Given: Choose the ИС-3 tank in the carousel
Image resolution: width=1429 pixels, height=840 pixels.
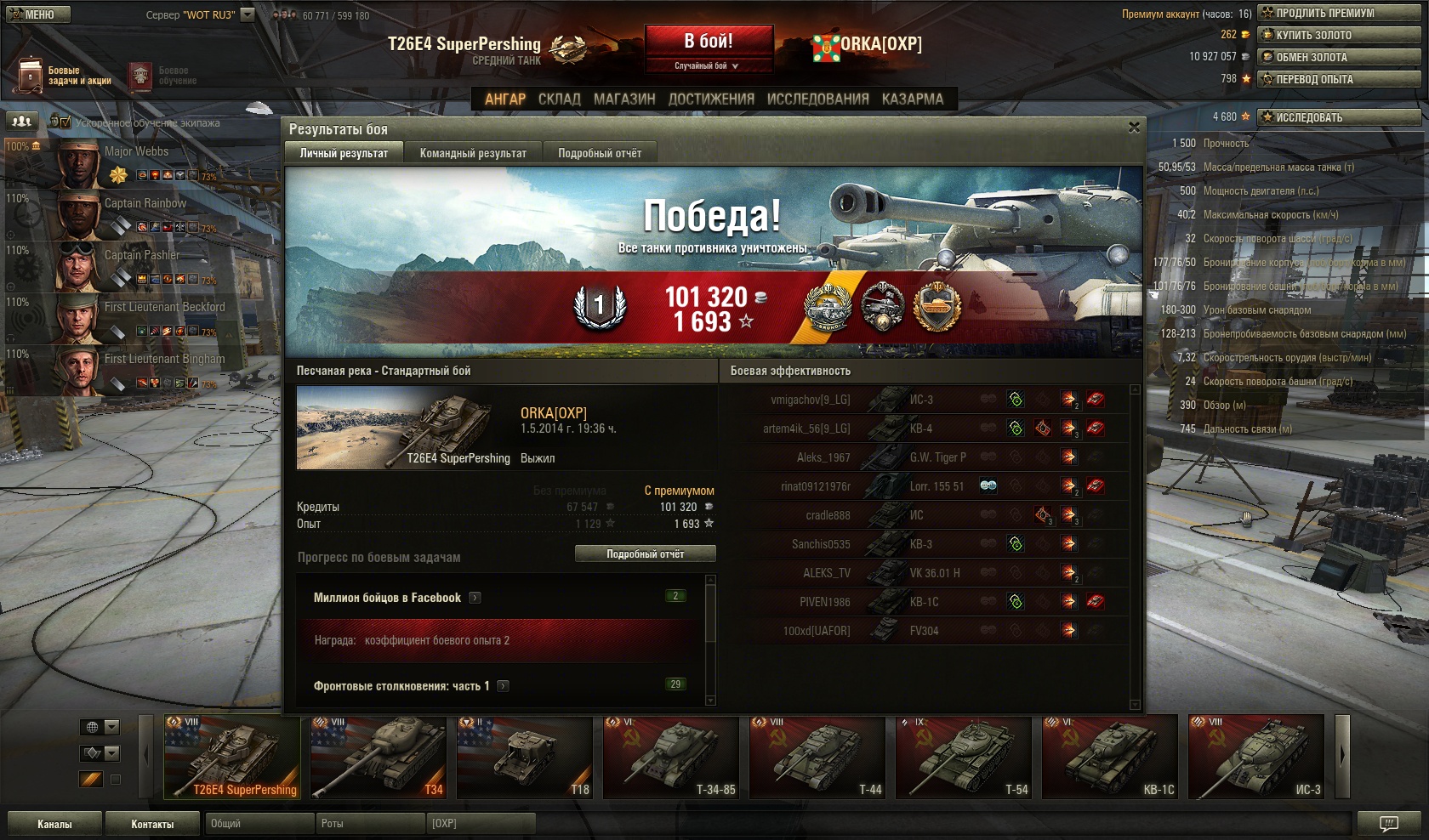Looking at the screenshot, I should tap(1257, 757).
